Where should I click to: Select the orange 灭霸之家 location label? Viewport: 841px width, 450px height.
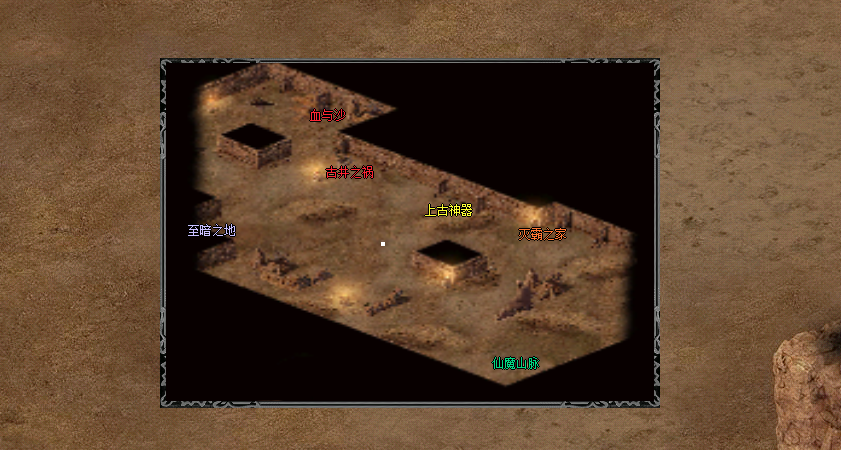coord(542,235)
